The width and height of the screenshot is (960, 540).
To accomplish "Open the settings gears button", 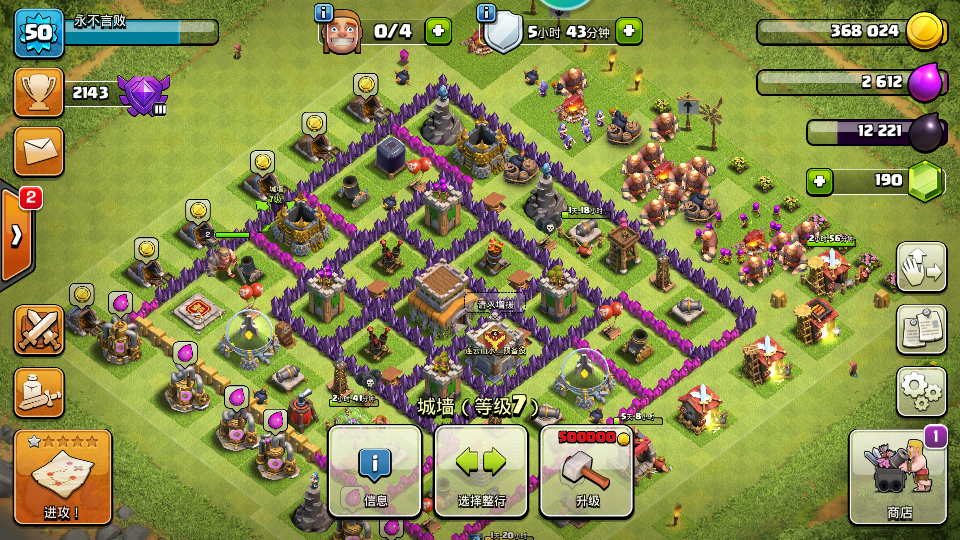I will click(x=921, y=391).
